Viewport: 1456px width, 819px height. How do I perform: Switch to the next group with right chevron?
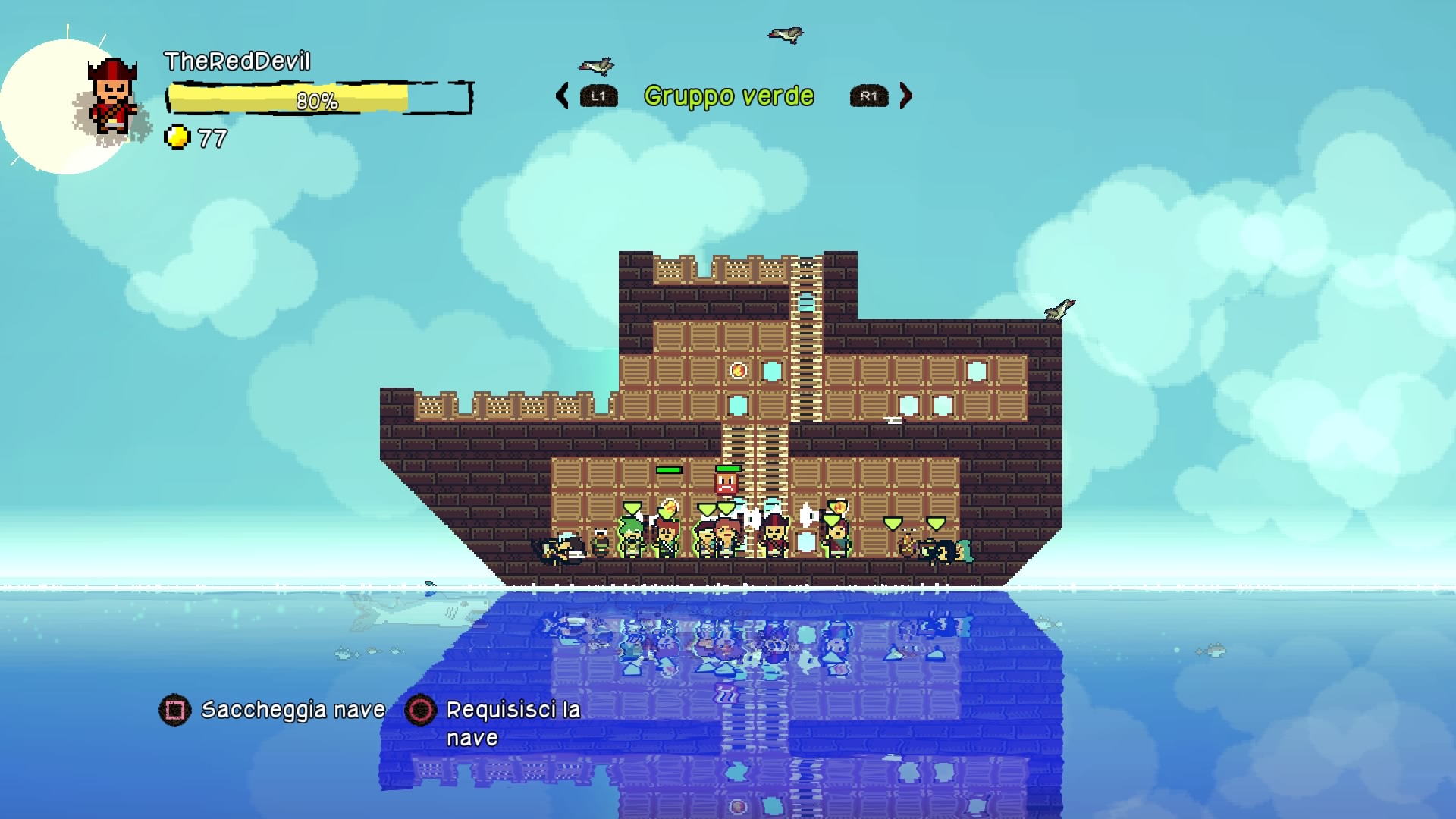tap(905, 96)
